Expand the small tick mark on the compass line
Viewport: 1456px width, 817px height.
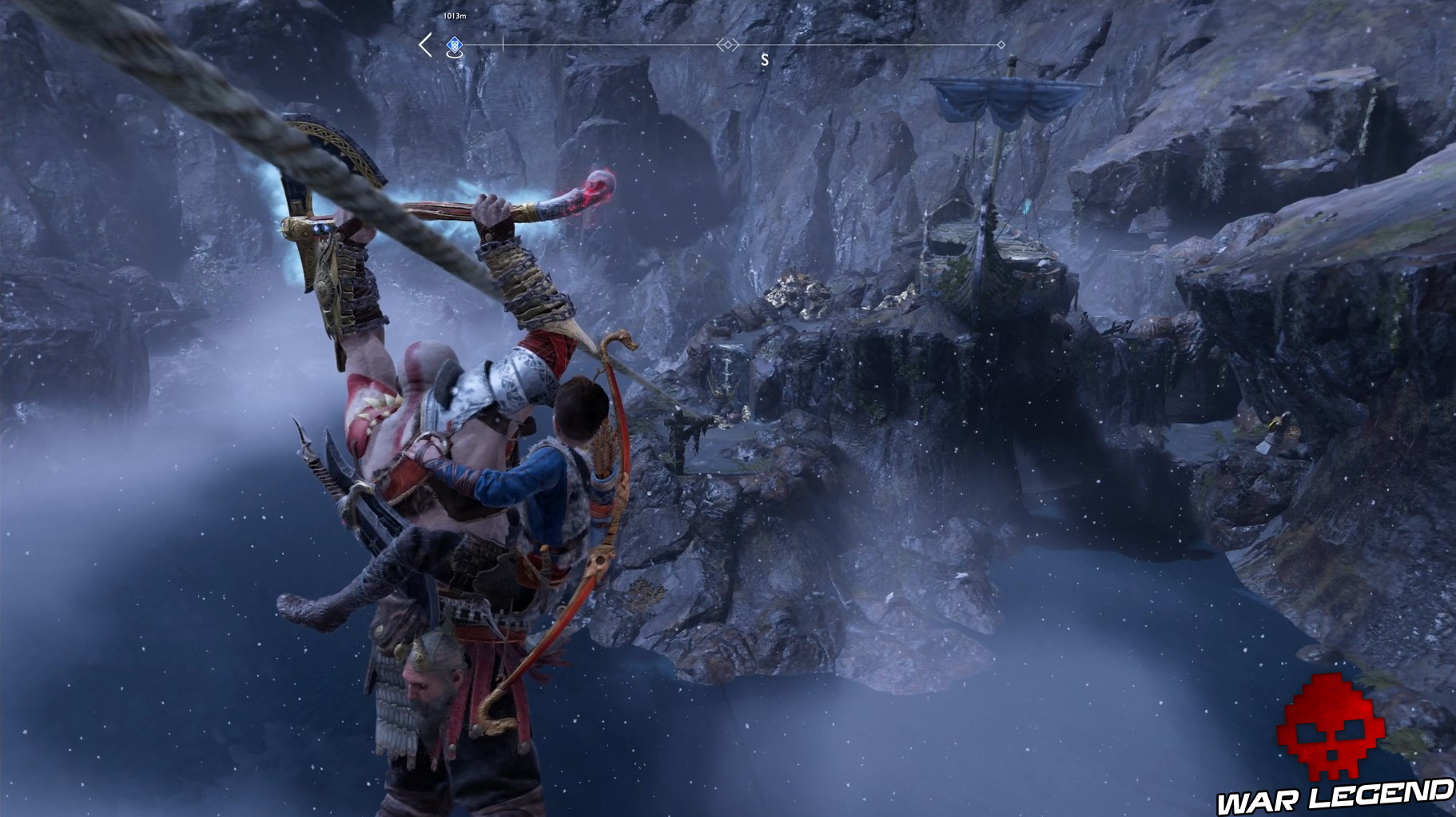tap(503, 44)
